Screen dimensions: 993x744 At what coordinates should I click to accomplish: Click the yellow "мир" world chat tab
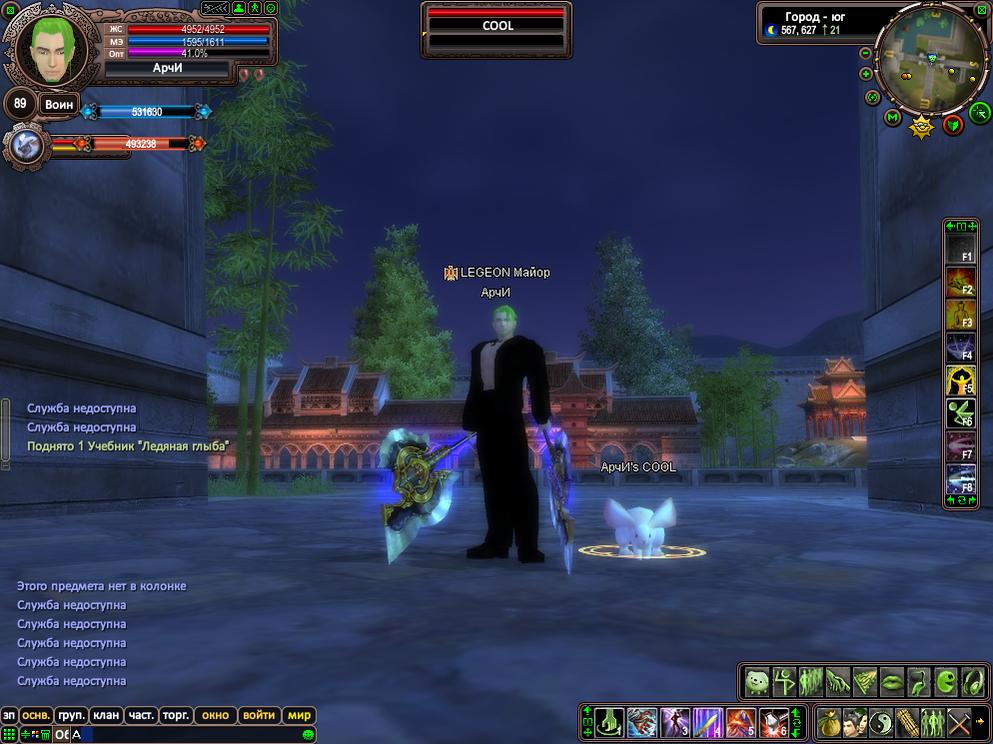click(x=299, y=715)
